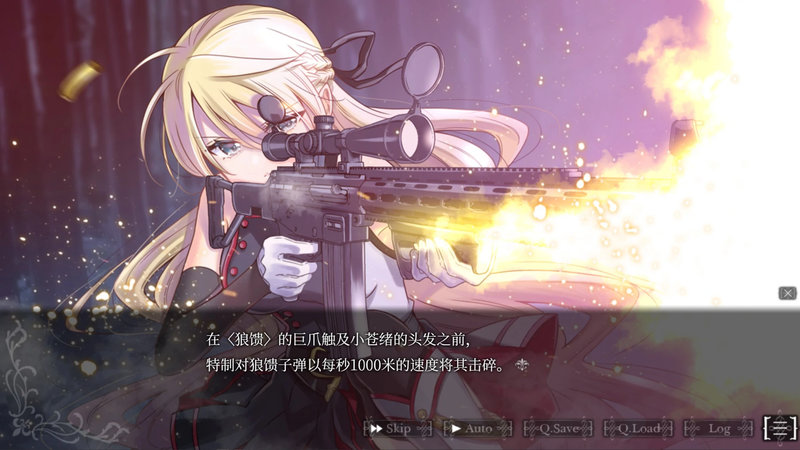
Task: Load quick save via Q.Load
Action: (637, 428)
